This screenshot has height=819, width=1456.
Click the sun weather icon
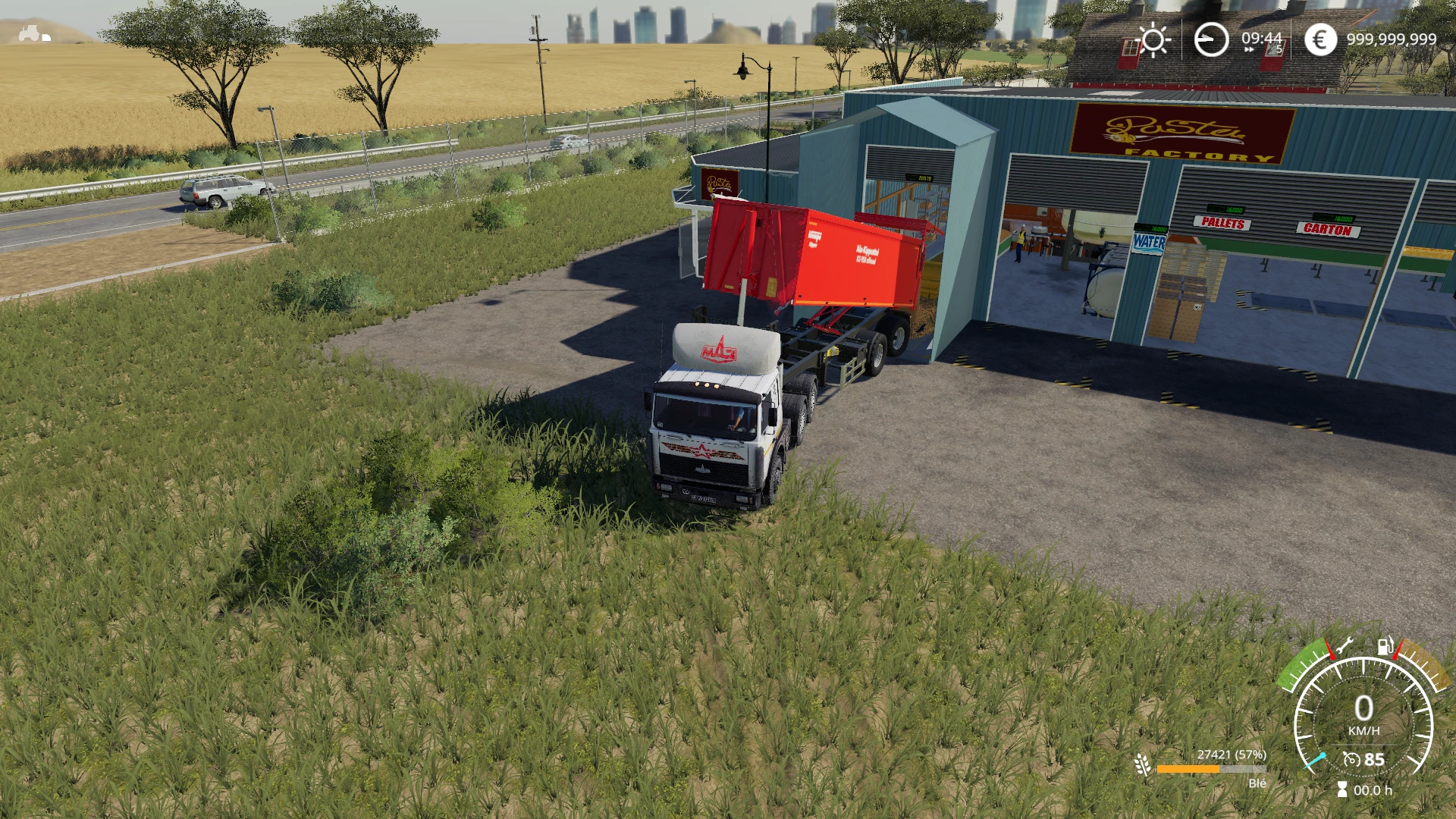pos(1153,39)
